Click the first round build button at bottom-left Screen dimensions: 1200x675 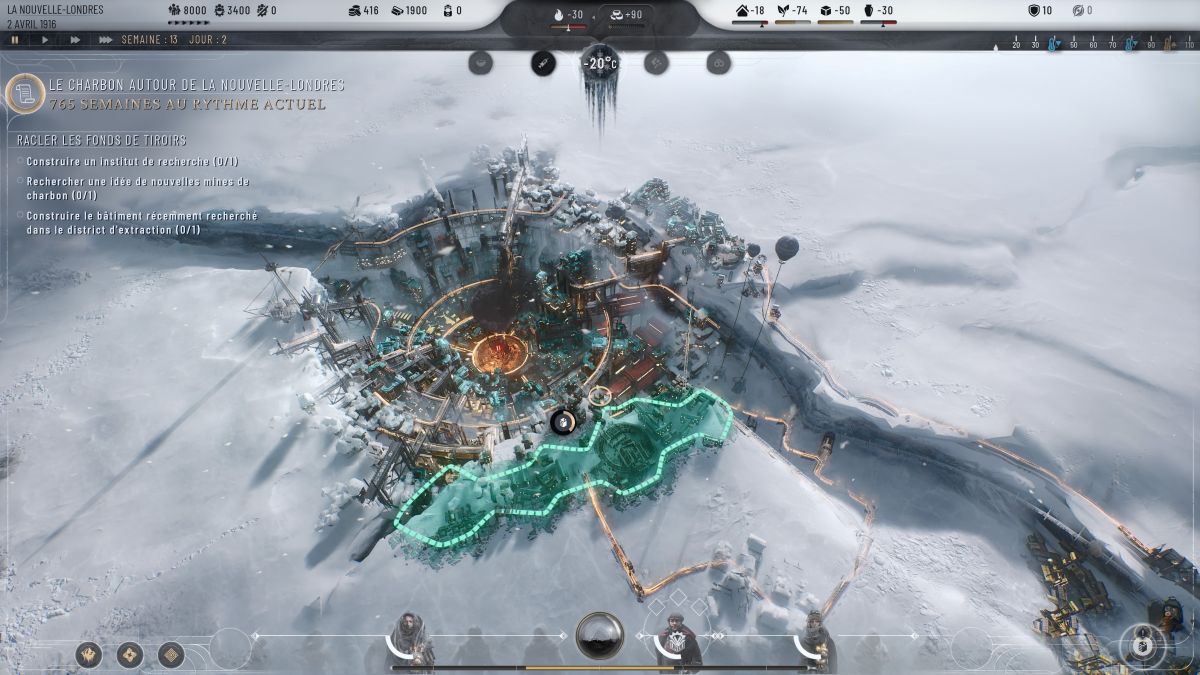coord(89,655)
